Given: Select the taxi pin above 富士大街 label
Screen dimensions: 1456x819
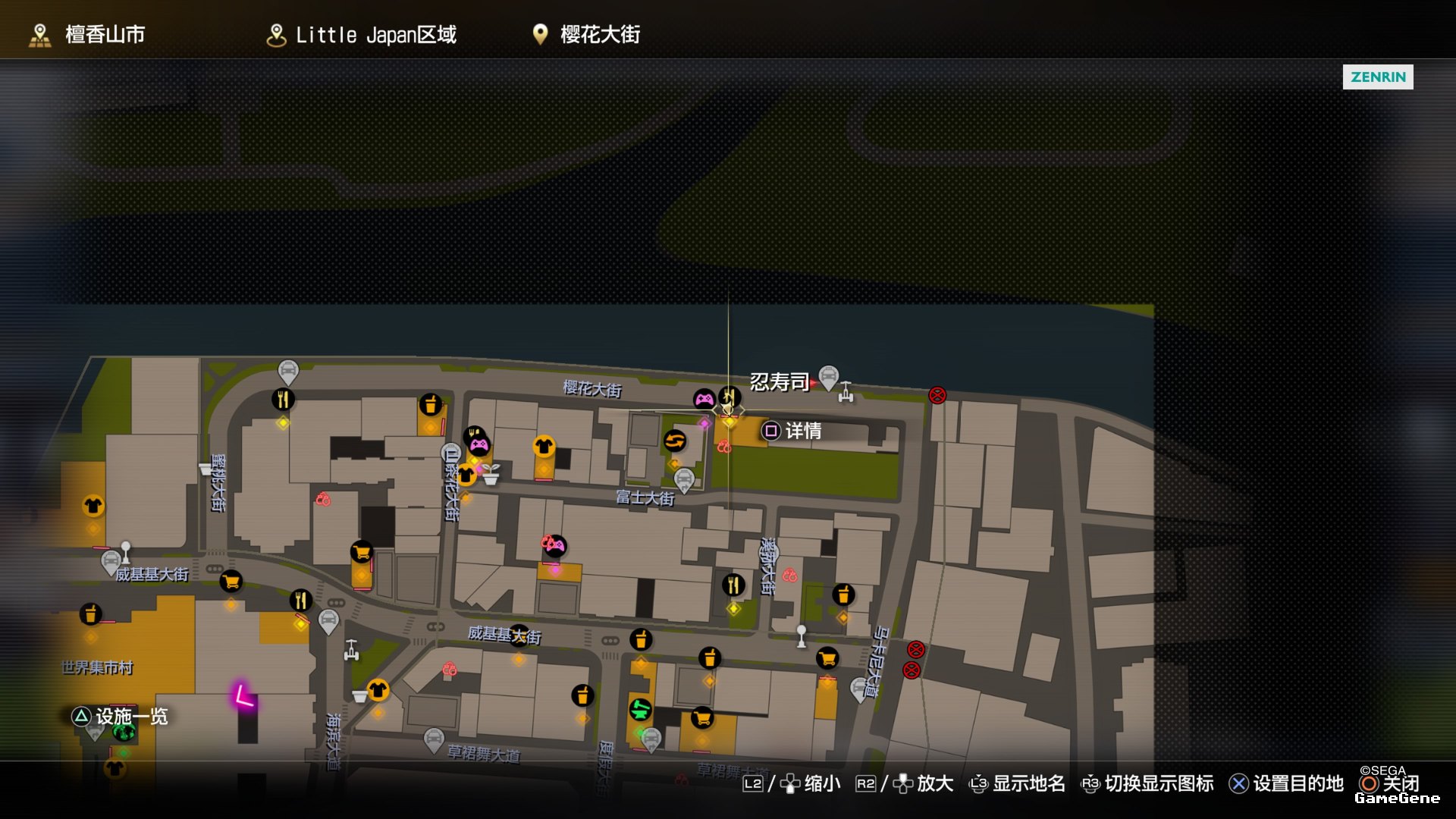Looking at the screenshot, I should 684,479.
